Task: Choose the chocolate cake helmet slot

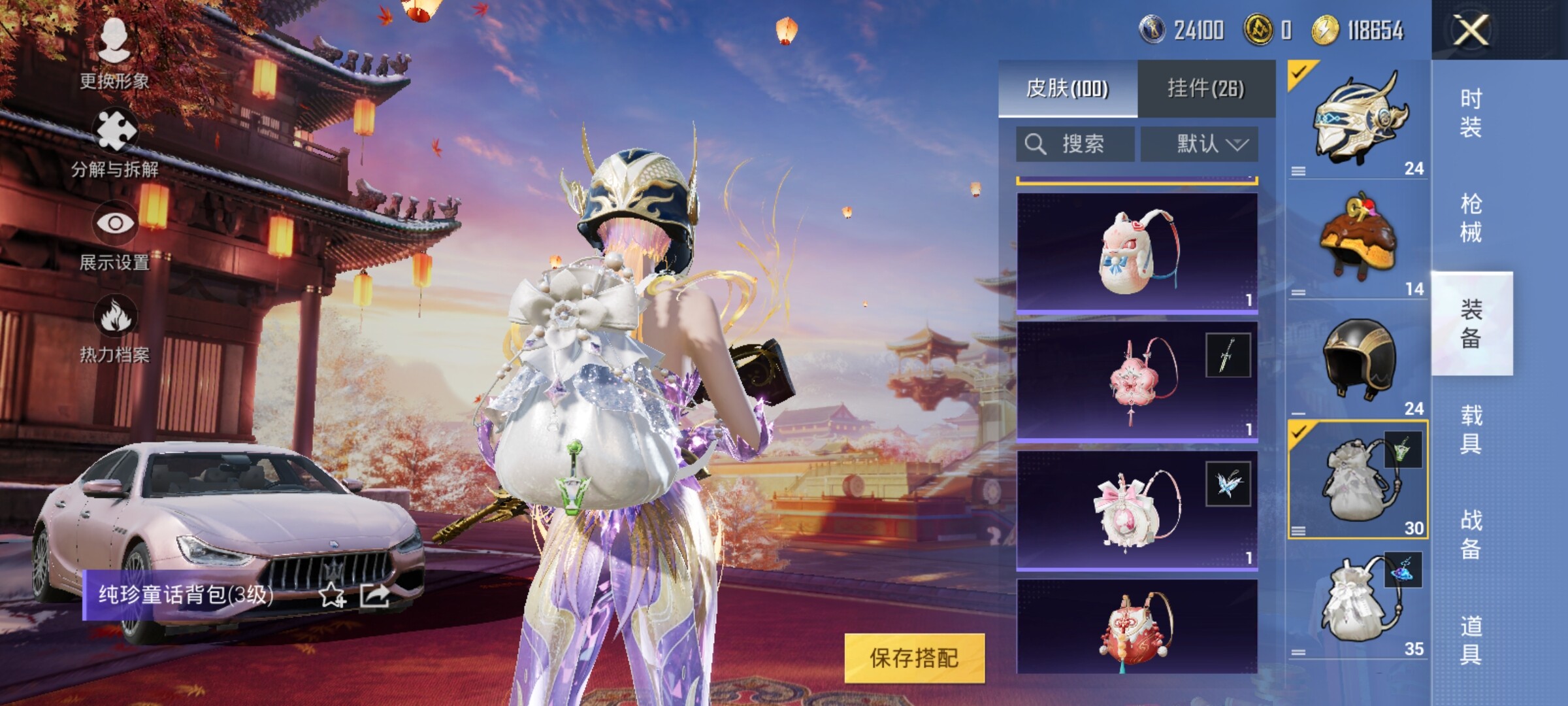Action: pyautogui.click(x=1358, y=239)
